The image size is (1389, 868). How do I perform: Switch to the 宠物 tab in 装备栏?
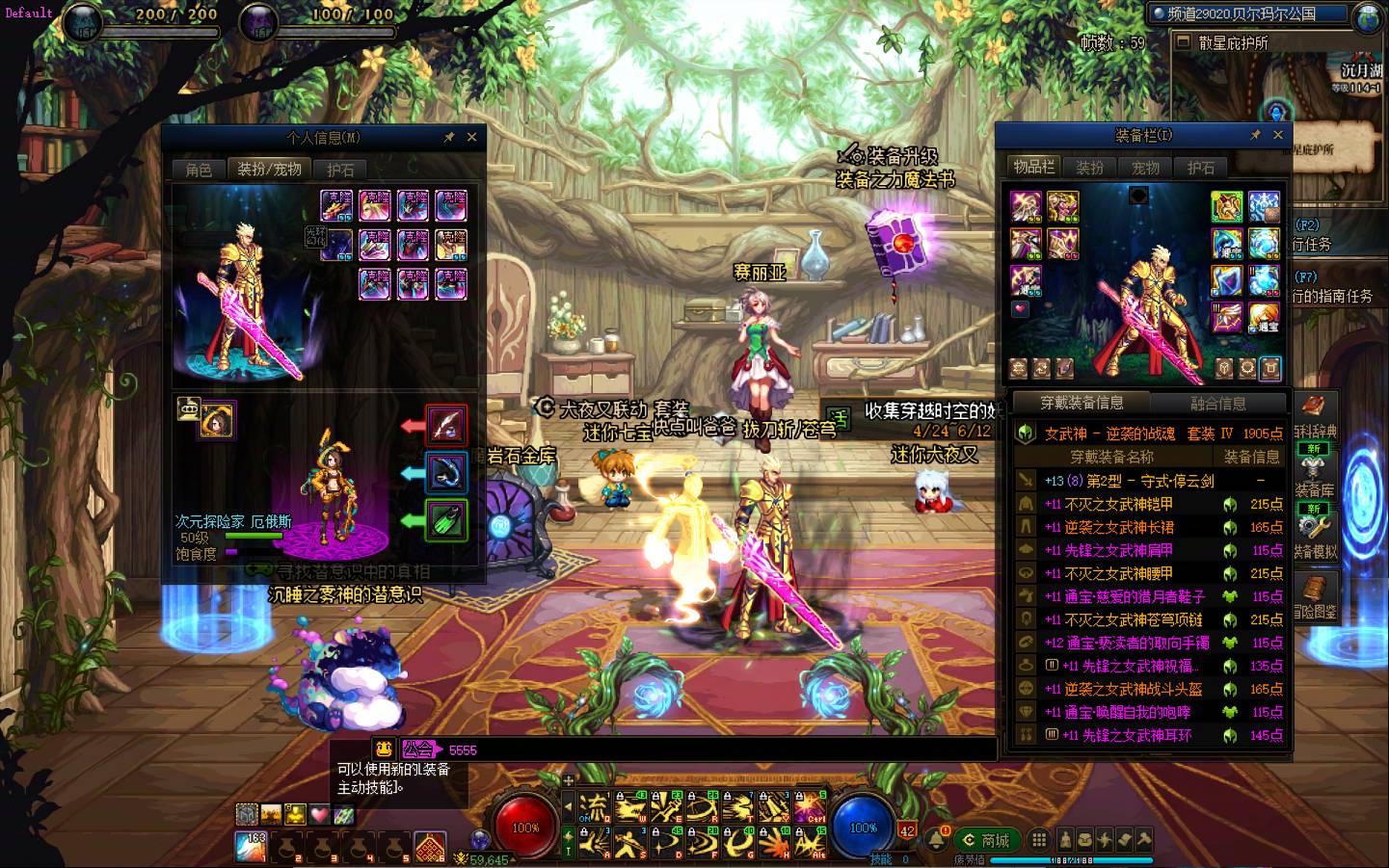click(x=1145, y=168)
